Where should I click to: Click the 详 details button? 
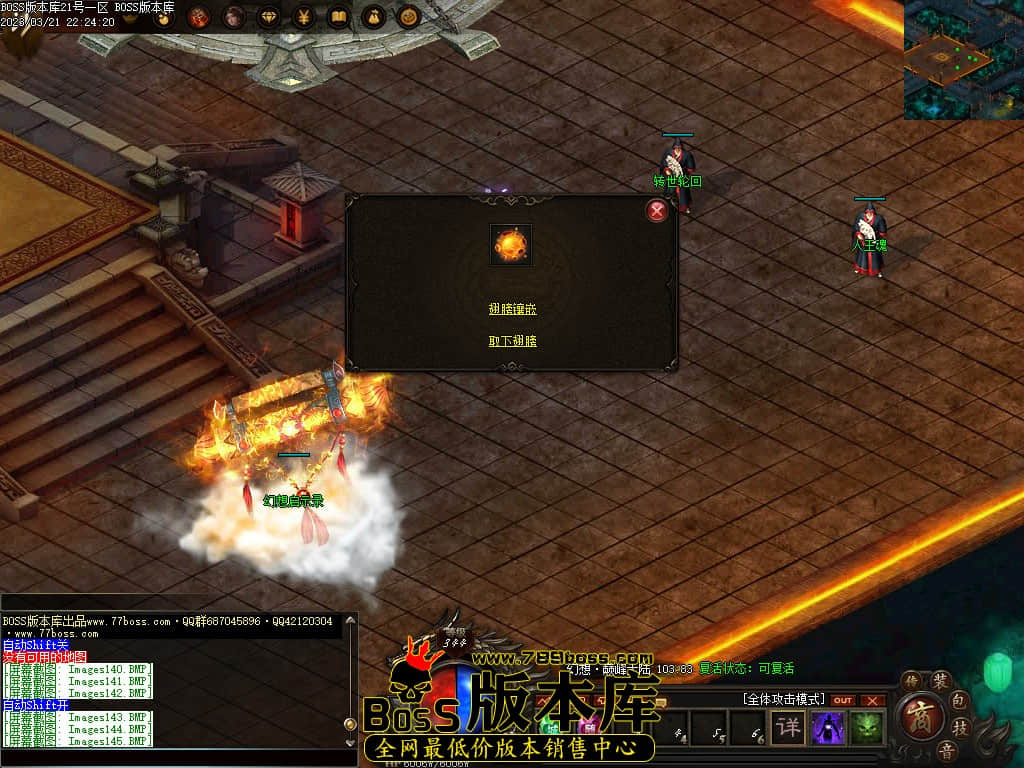[789, 727]
